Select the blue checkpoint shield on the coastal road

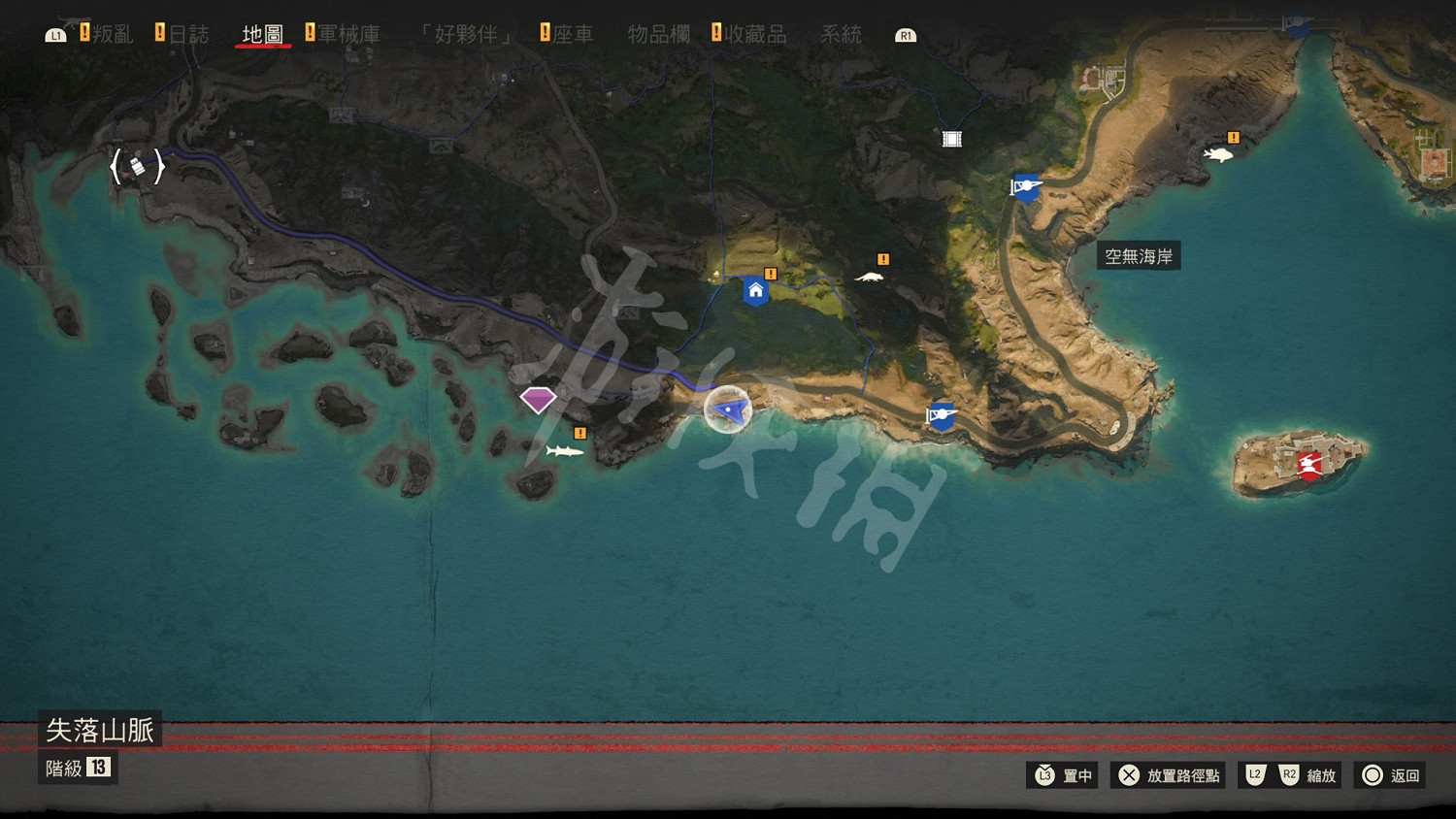tap(940, 417)
